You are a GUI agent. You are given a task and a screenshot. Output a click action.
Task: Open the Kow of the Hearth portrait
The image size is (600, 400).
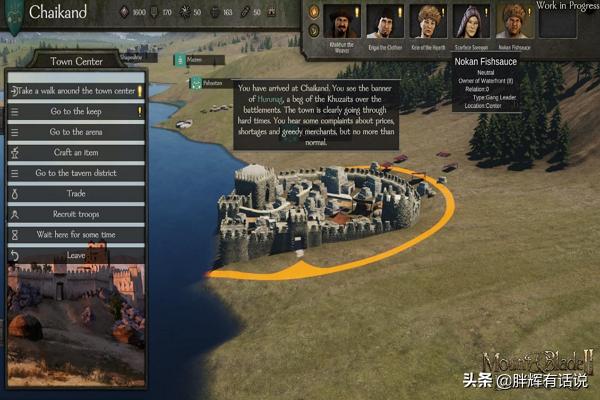(428, 21)
